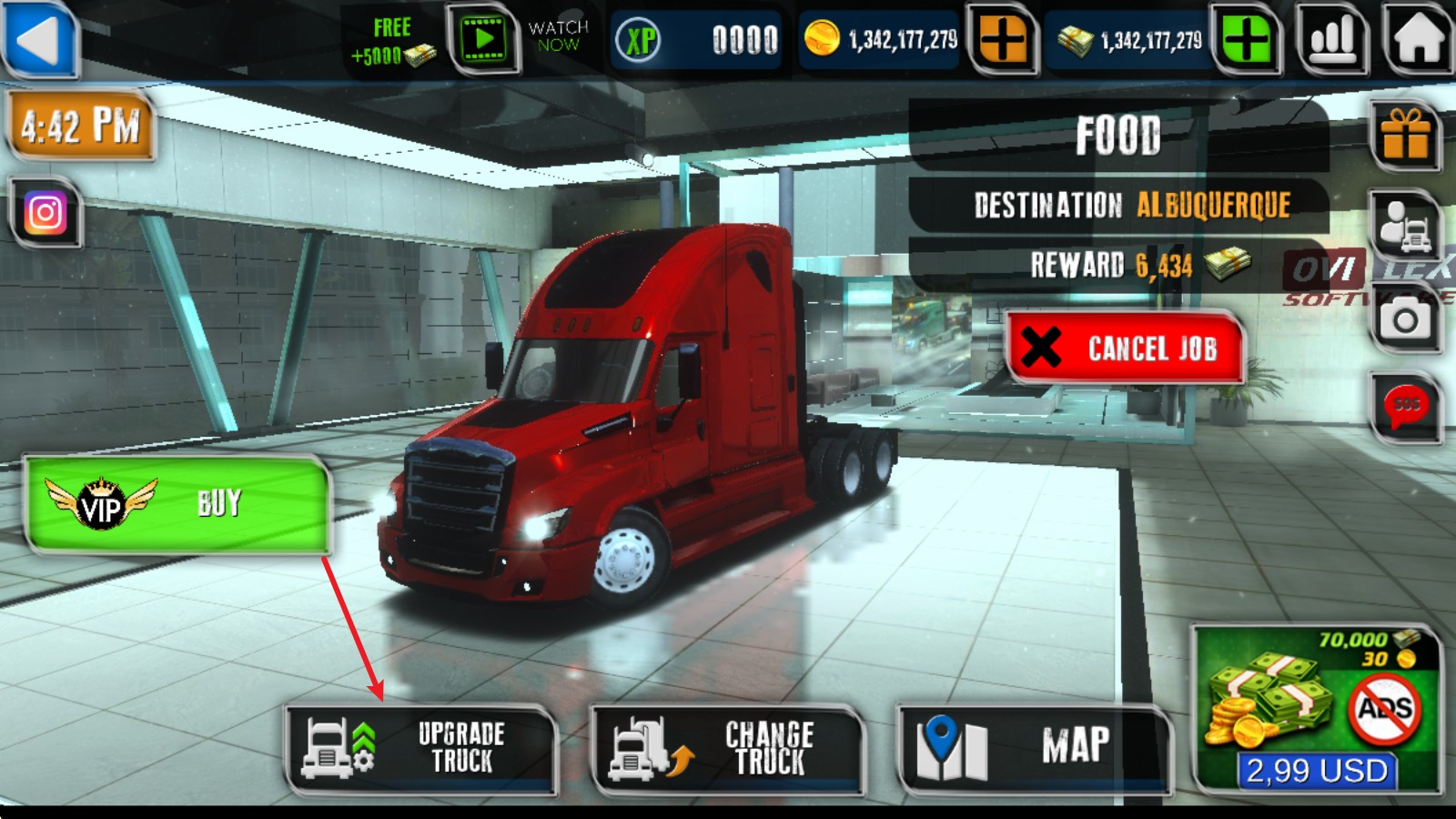Open the Upgrade Truck menu

click(421, 748)
